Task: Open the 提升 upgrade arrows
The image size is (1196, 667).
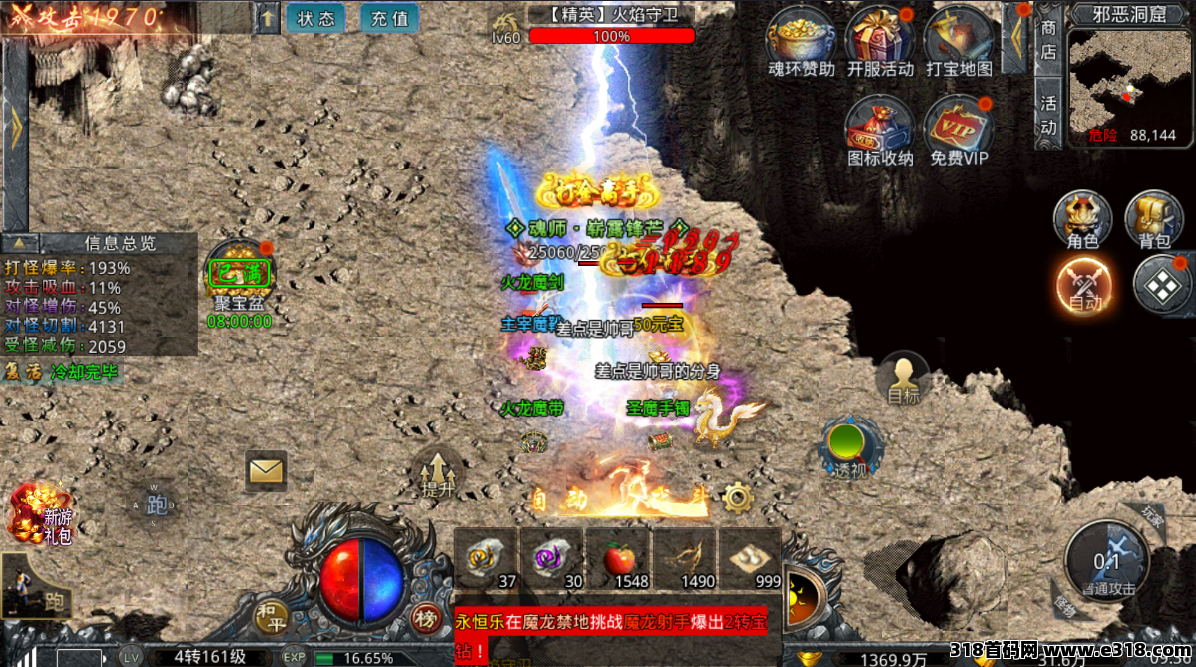Action: tap(437, 472)
